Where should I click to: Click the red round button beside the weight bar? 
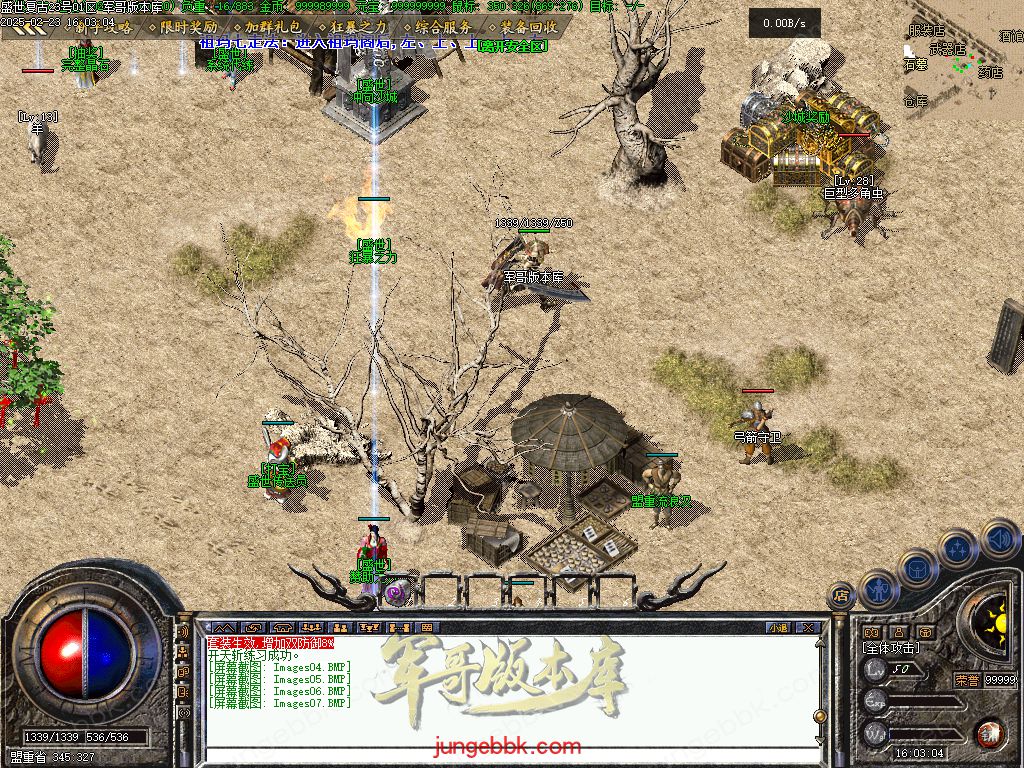point(990,733)
